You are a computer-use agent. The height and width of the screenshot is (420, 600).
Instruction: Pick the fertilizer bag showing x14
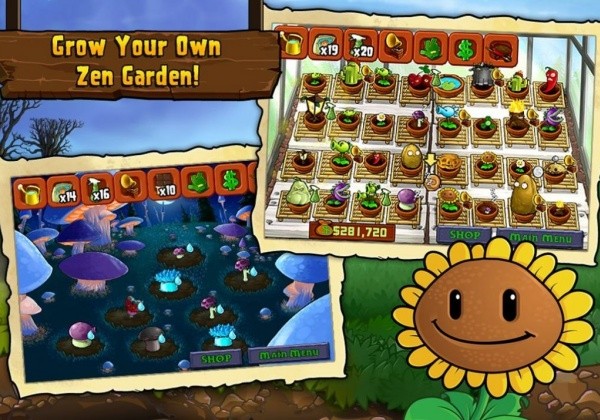[64, 190]
